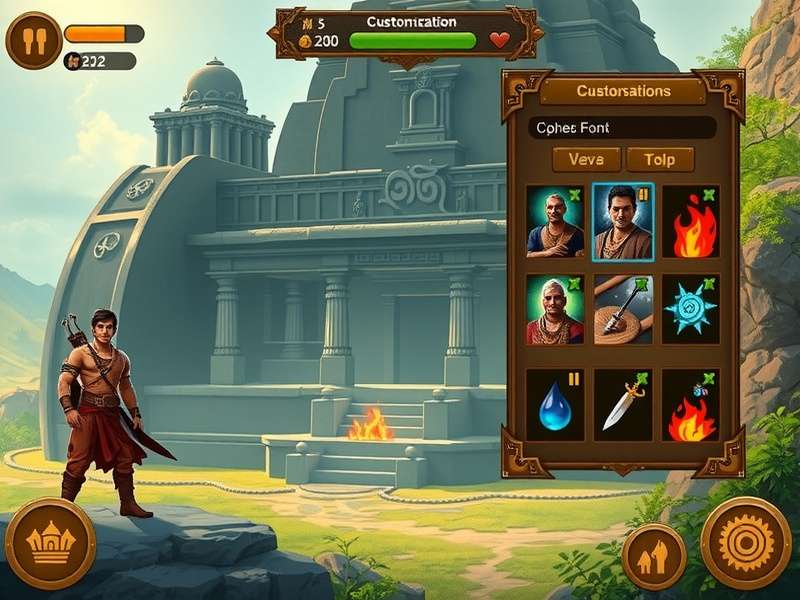800x600 pixels.
Task: Click the Cphet Font field
Action: pos(622,128)
